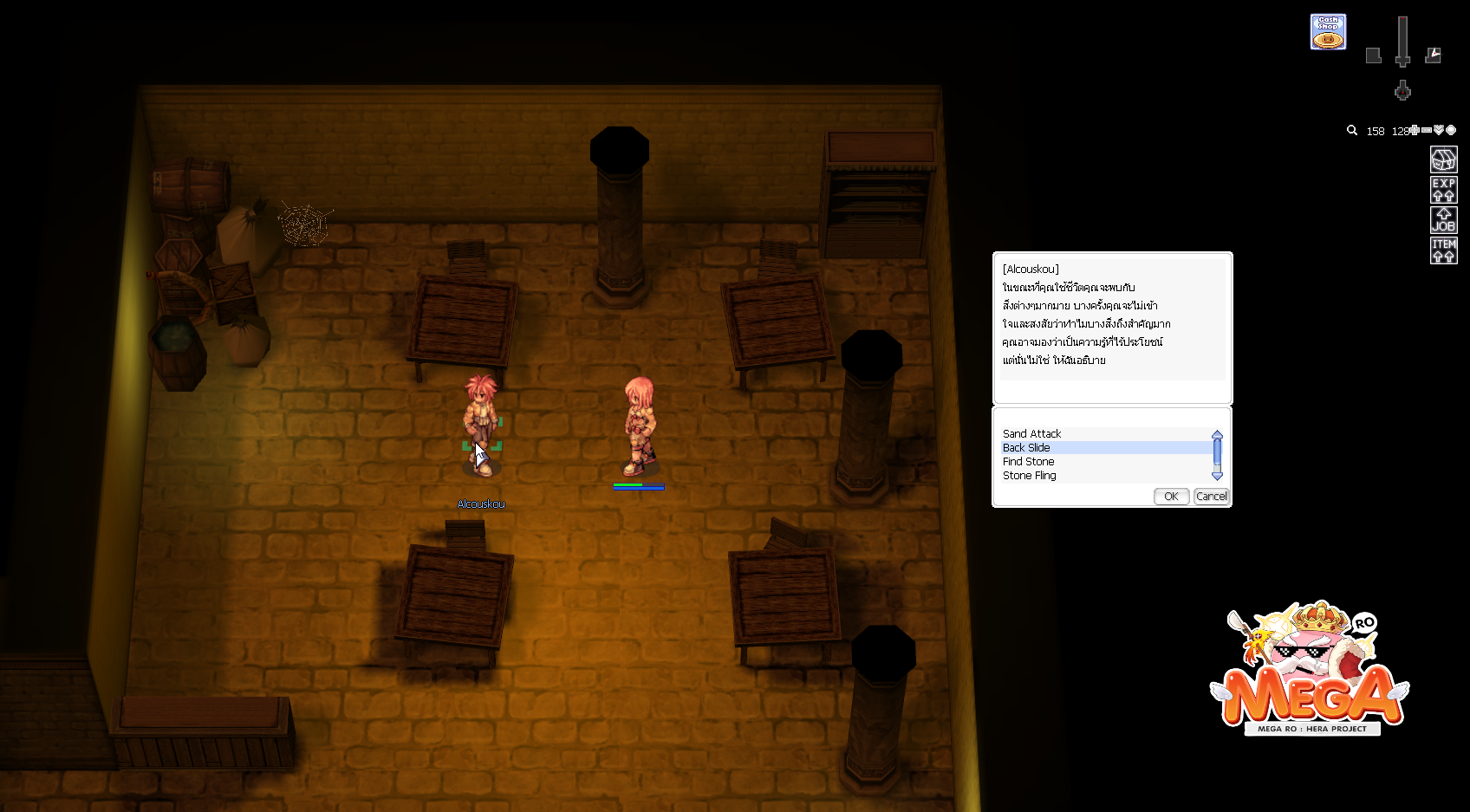Confirm the selection with OK

point(1171,496)
